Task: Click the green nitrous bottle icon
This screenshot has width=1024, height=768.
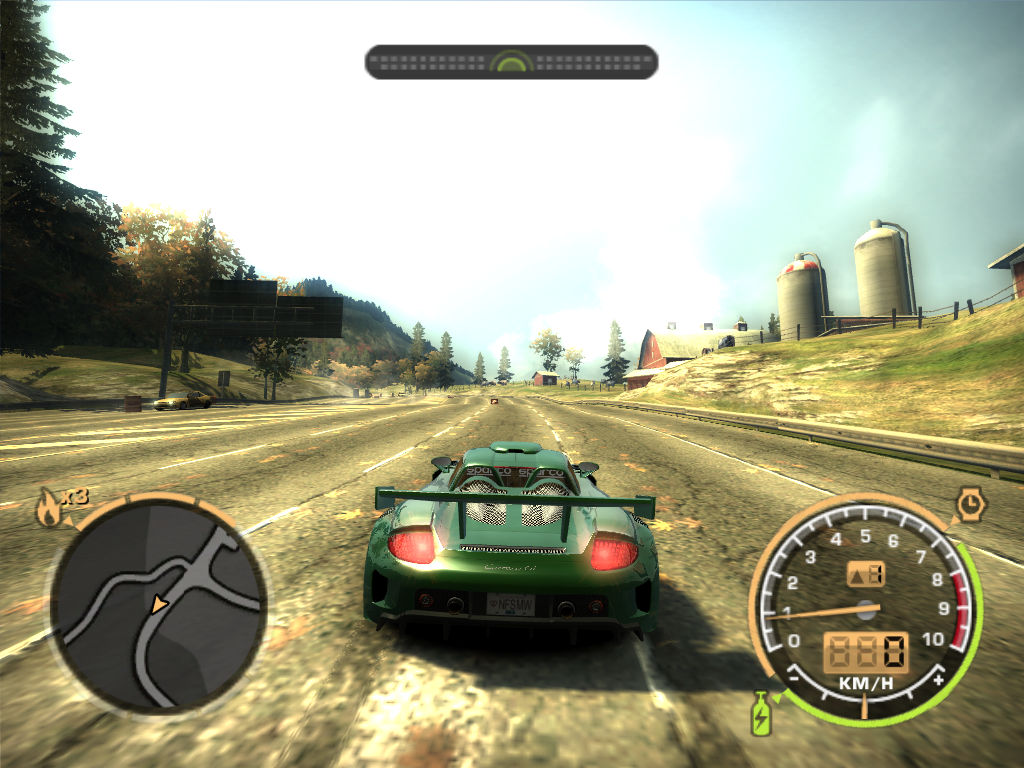Action: pos(761,712)
